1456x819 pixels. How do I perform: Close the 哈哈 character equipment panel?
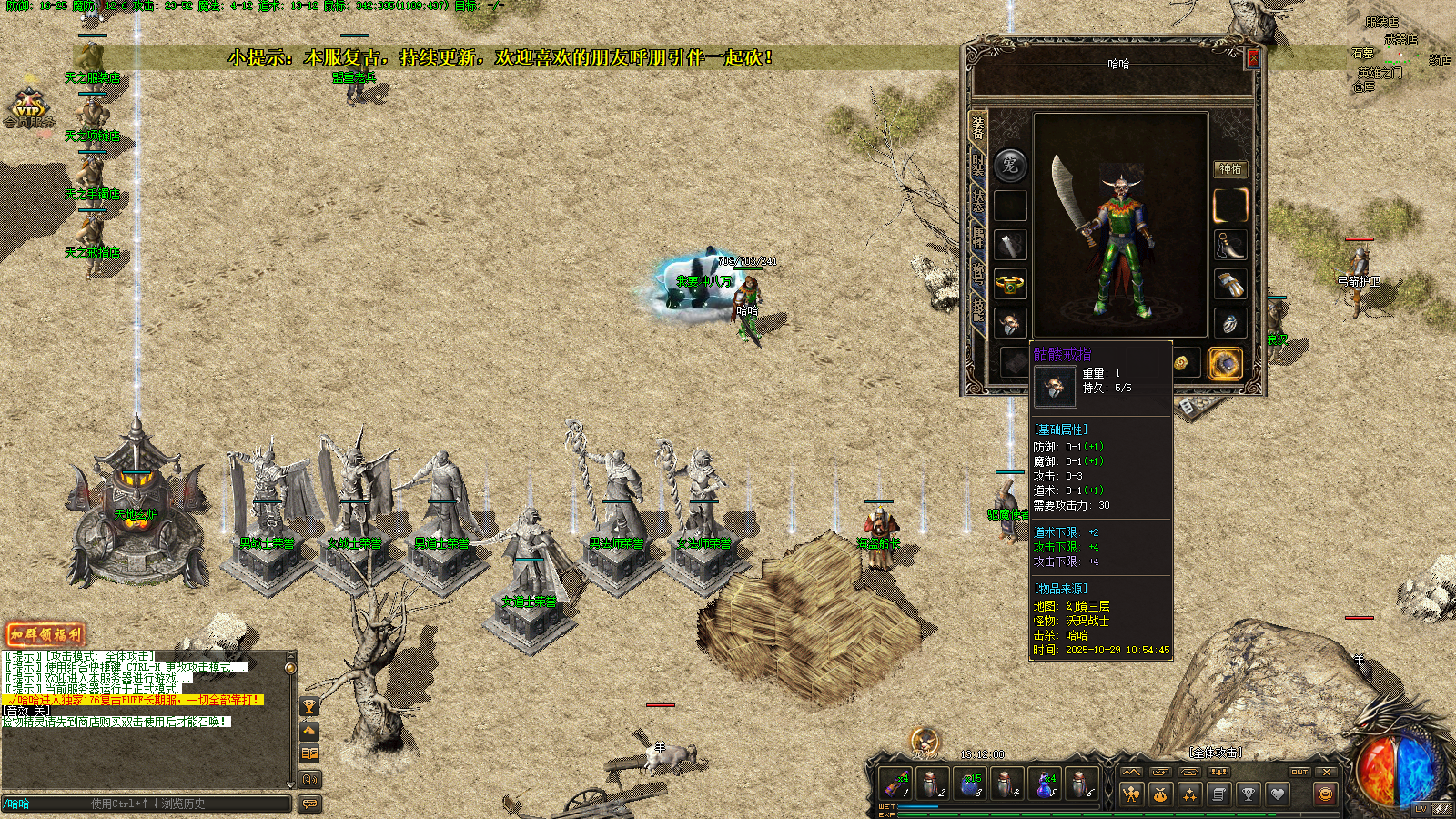point(1253,58)
